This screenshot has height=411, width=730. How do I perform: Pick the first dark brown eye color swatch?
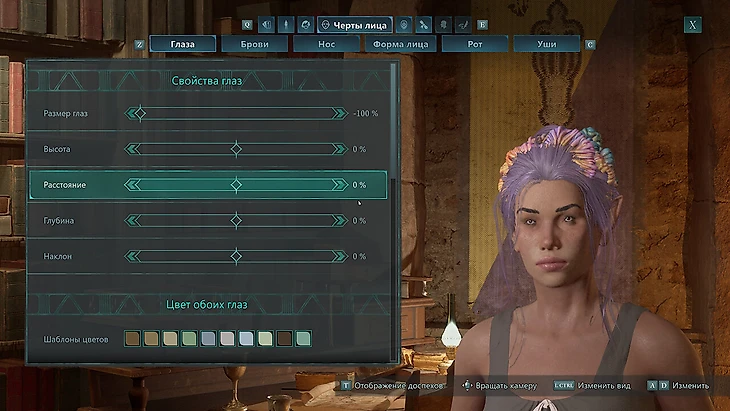click(x=132, y=339)
